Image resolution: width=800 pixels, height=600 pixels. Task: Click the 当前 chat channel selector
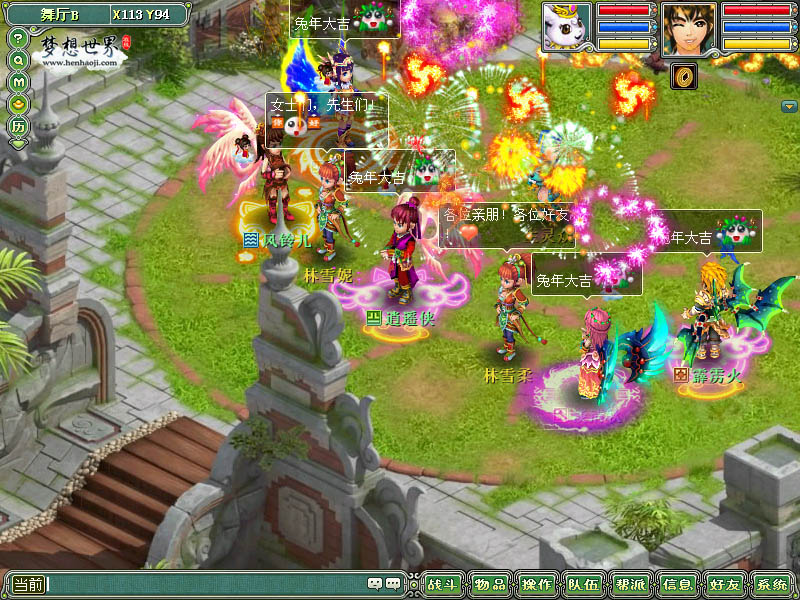(x=27, y=584)
